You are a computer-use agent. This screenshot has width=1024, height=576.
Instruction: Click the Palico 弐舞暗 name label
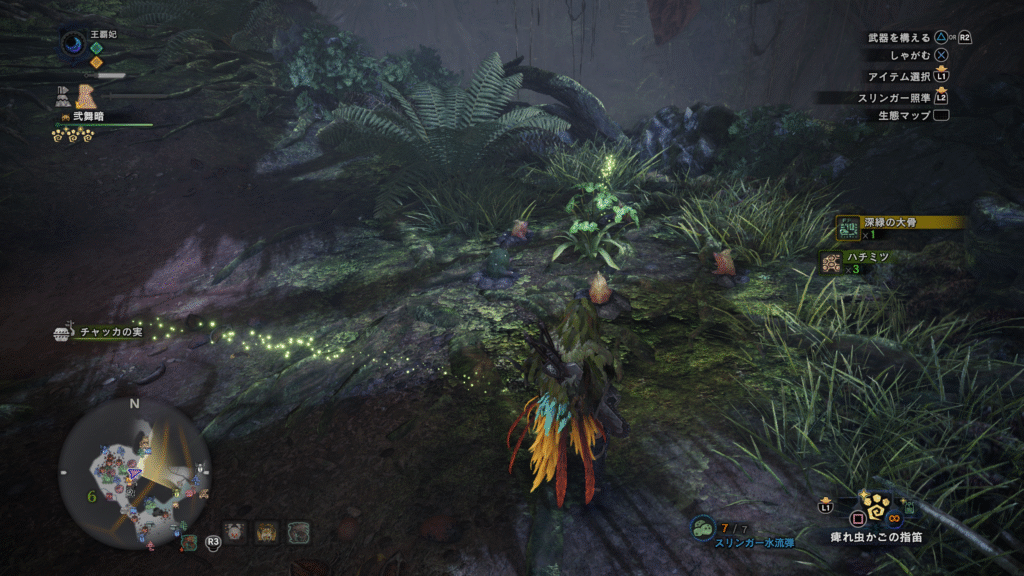tap(87, 117)
